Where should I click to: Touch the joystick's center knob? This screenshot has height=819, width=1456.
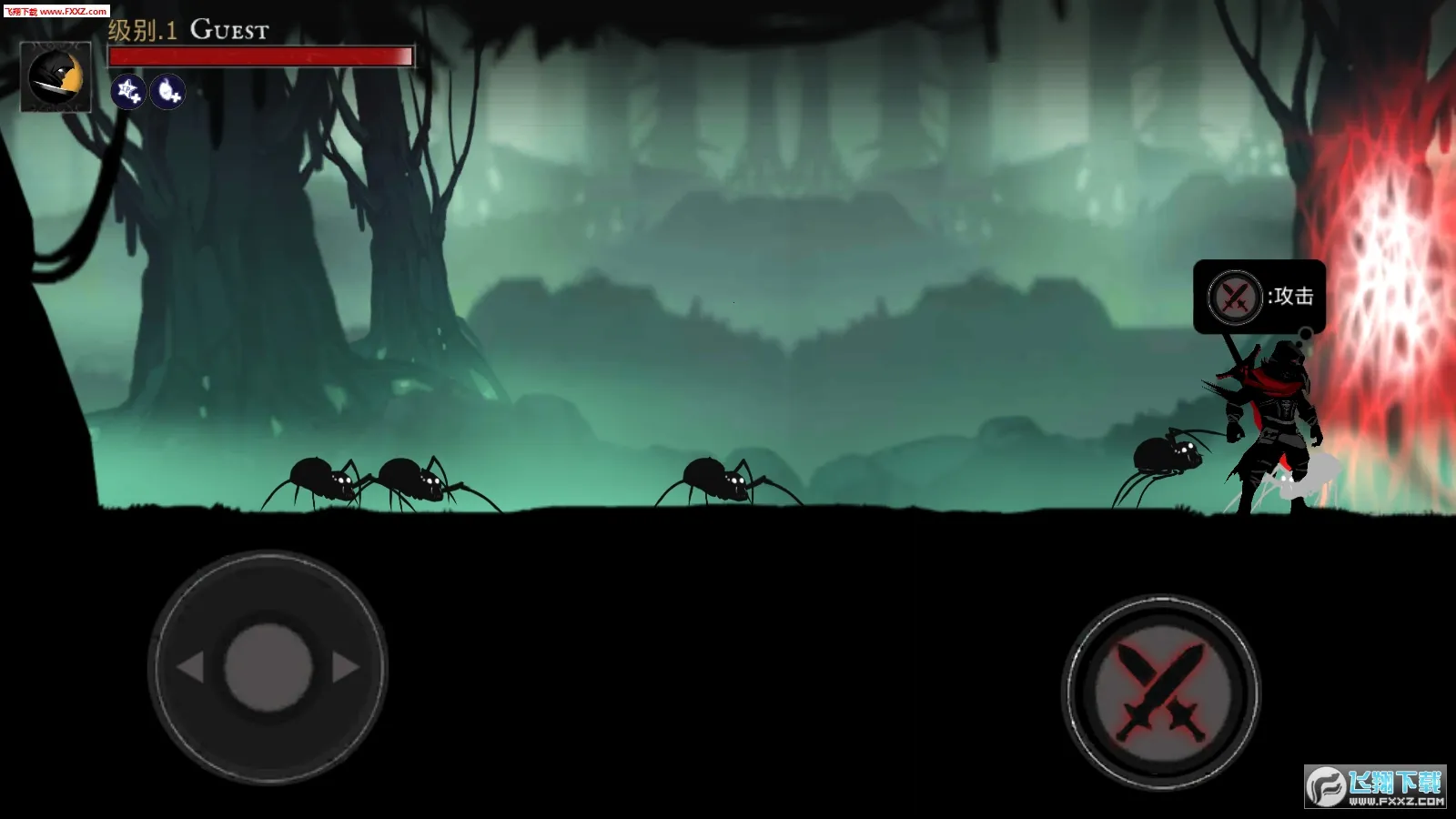coord(268,667)
